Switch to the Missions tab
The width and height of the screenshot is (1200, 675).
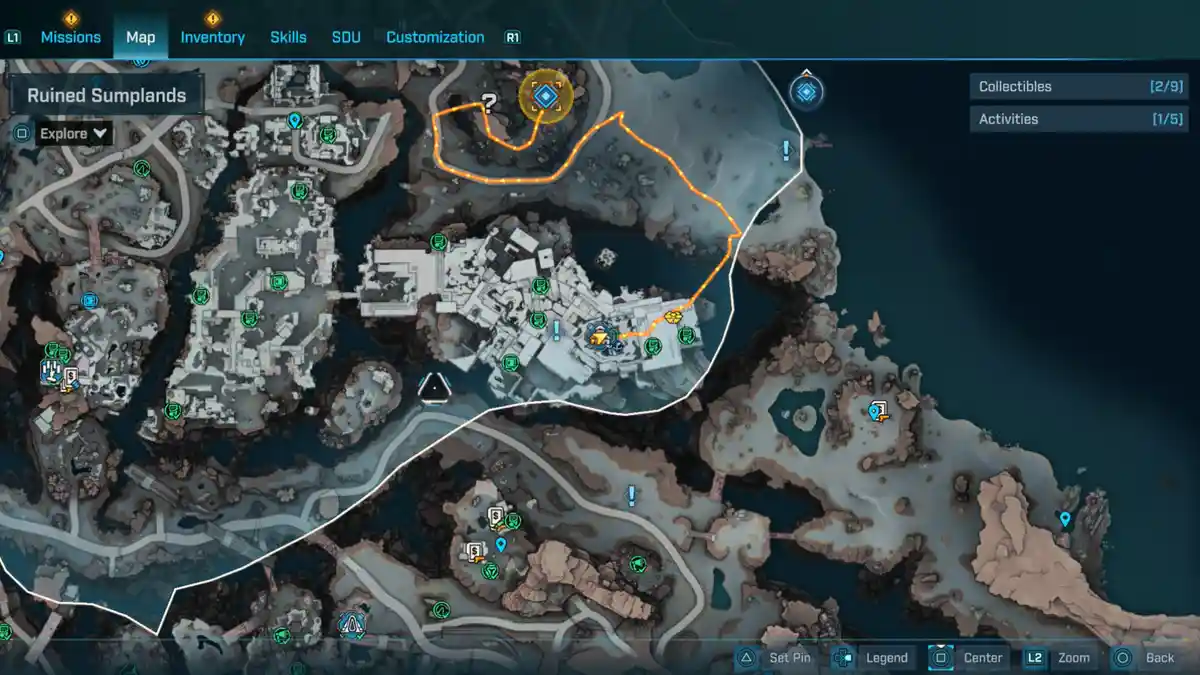(70, 37)
